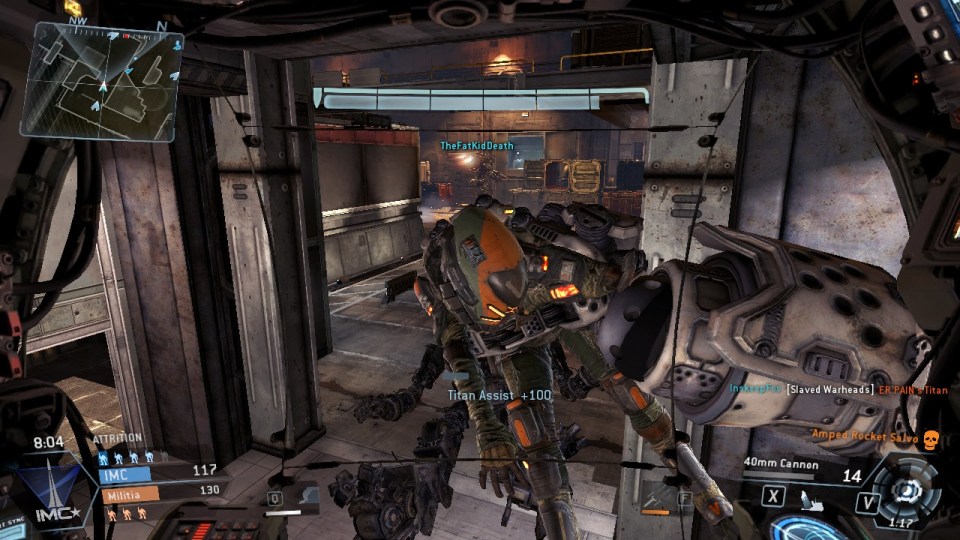Click the Amped Rocket Salvo skull icon

[929, 439]
